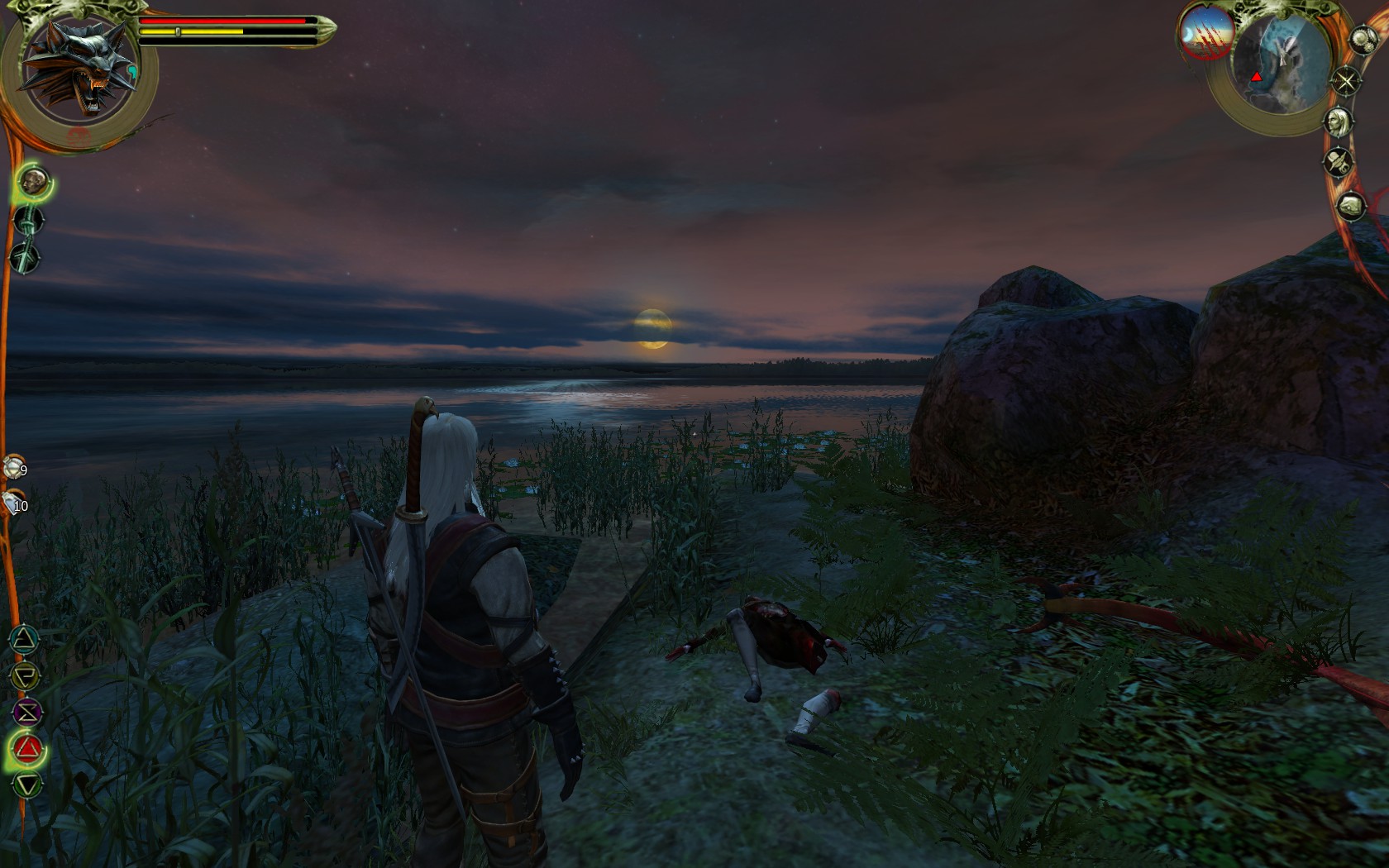Image resolution: width=1389 pixels, height=868 pixels.
Task: Use the bottle with count 10
Action: coord(12,502)
